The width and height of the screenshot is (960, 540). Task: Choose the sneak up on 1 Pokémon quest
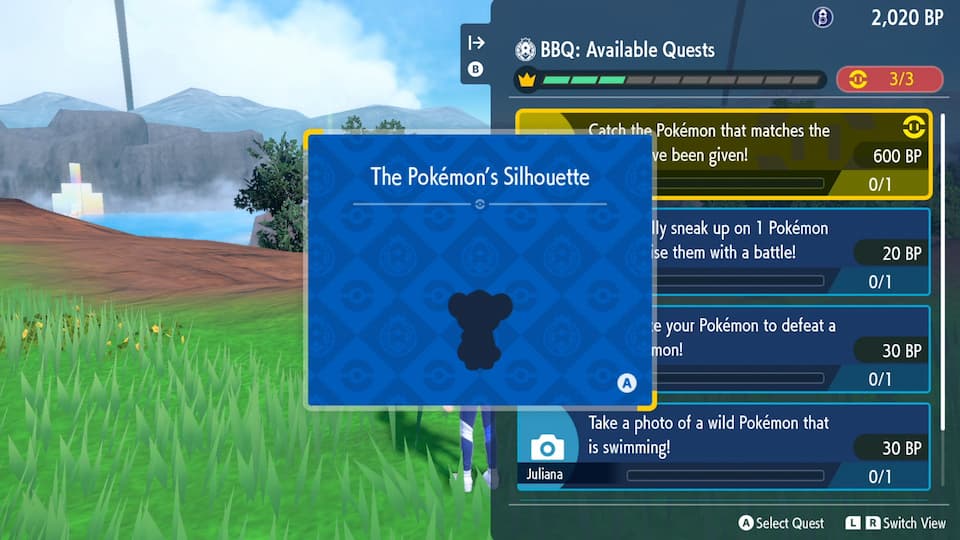click(790, 252)
